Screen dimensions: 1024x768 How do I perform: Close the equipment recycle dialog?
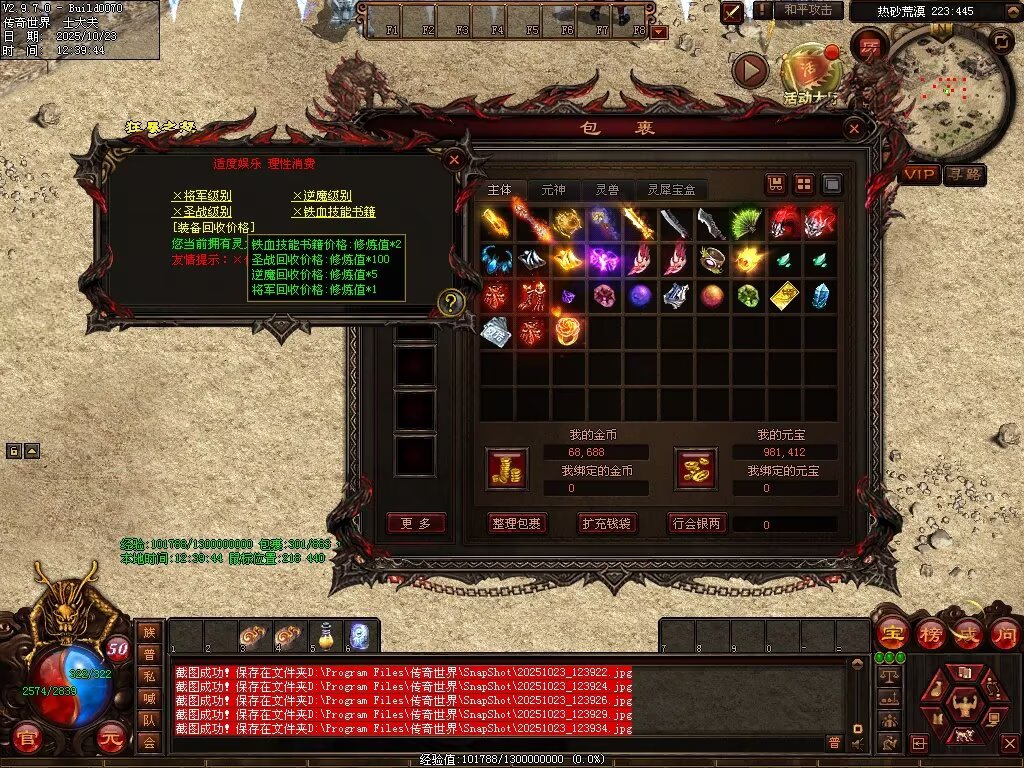click(x=453, y=159)
